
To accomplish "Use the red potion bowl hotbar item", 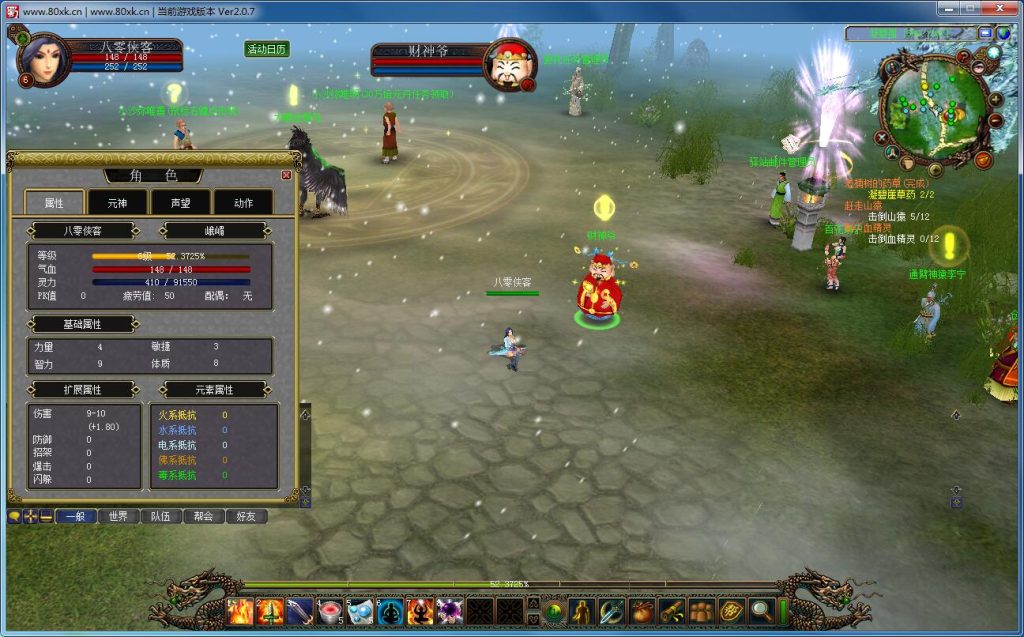I will tap(330, 611).
